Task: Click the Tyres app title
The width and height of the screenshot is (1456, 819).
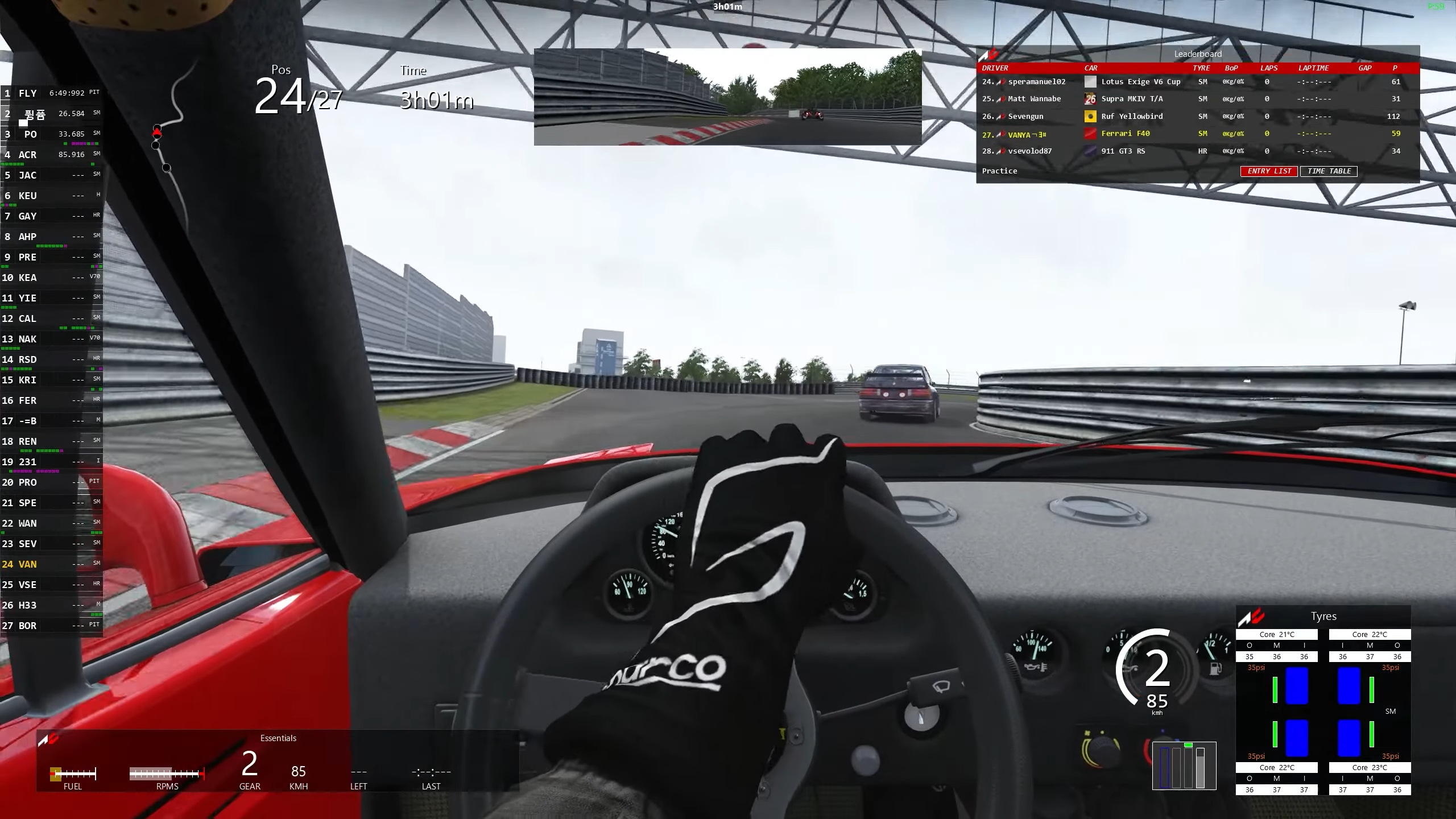Action: 1323,617
